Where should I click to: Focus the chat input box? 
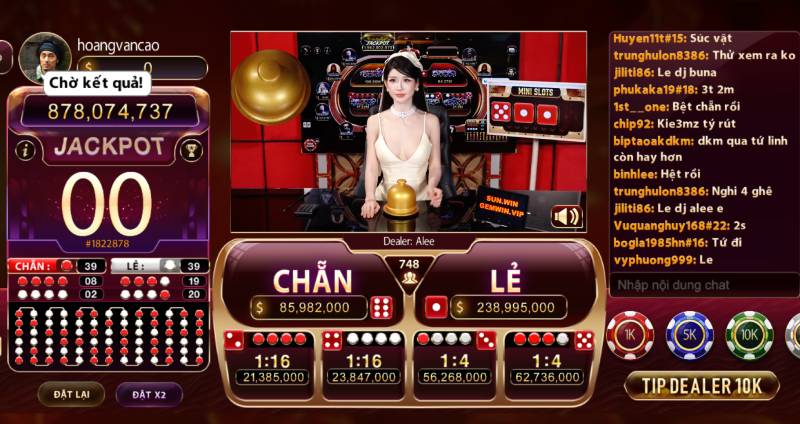click(700, 285)
